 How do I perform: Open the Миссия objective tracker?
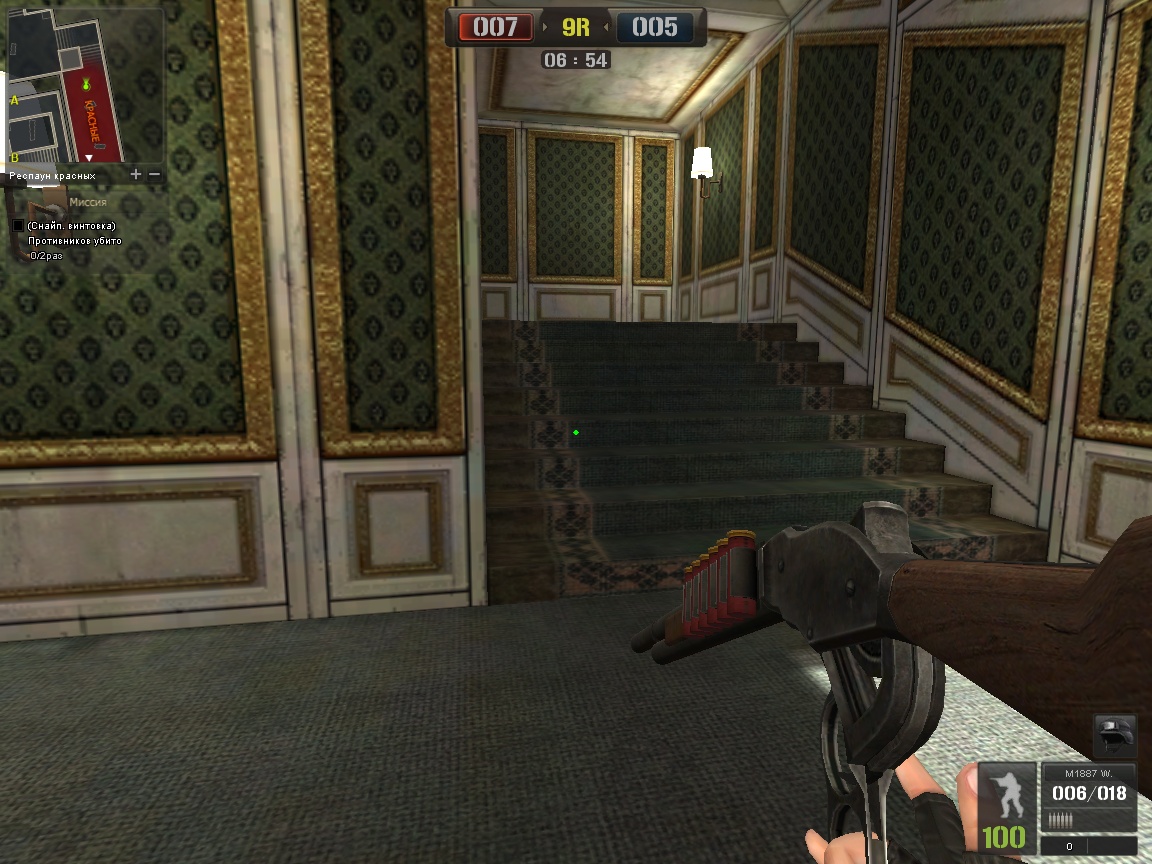point(88,202)
